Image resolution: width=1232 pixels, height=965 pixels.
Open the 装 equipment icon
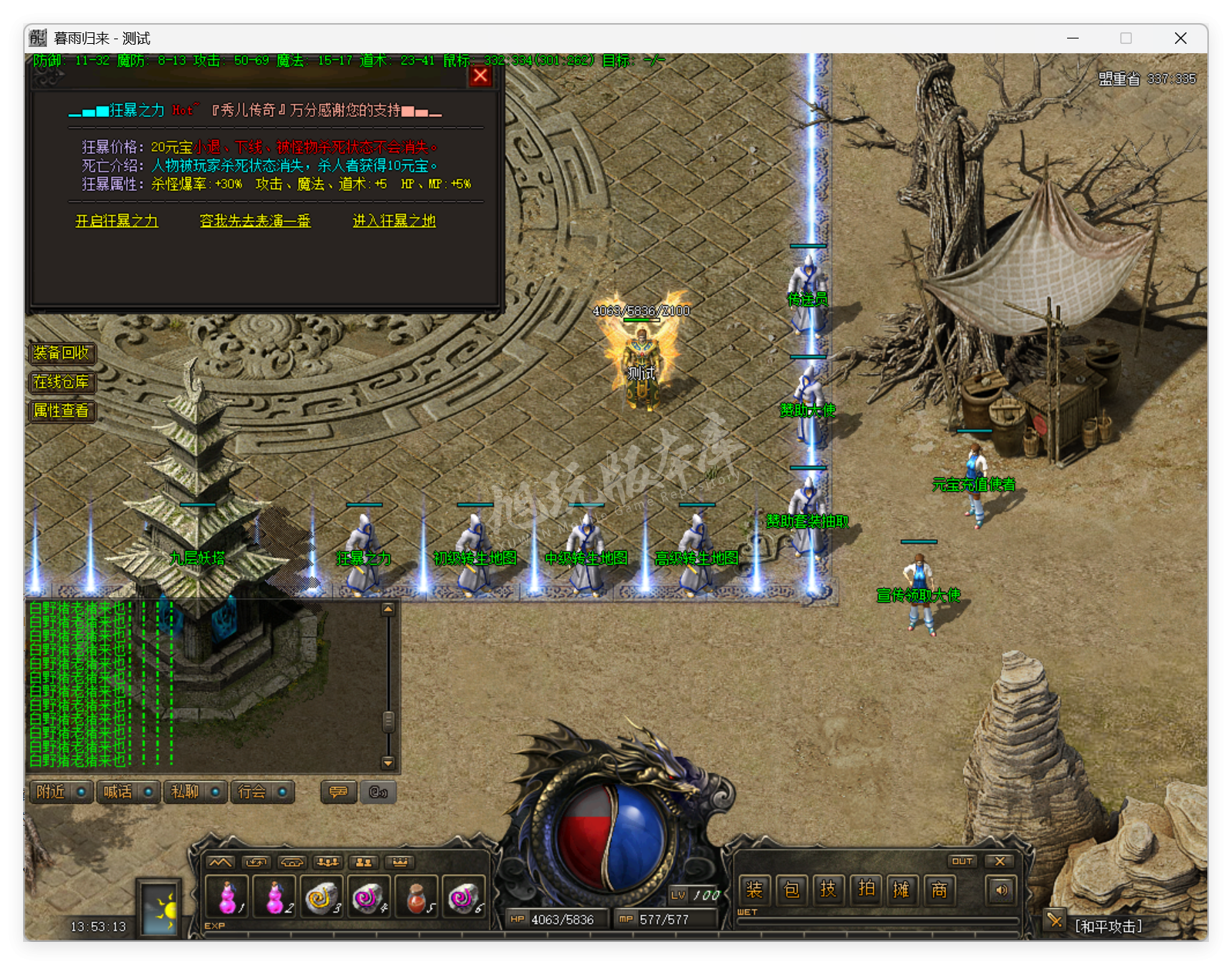[x=754, y=890]
